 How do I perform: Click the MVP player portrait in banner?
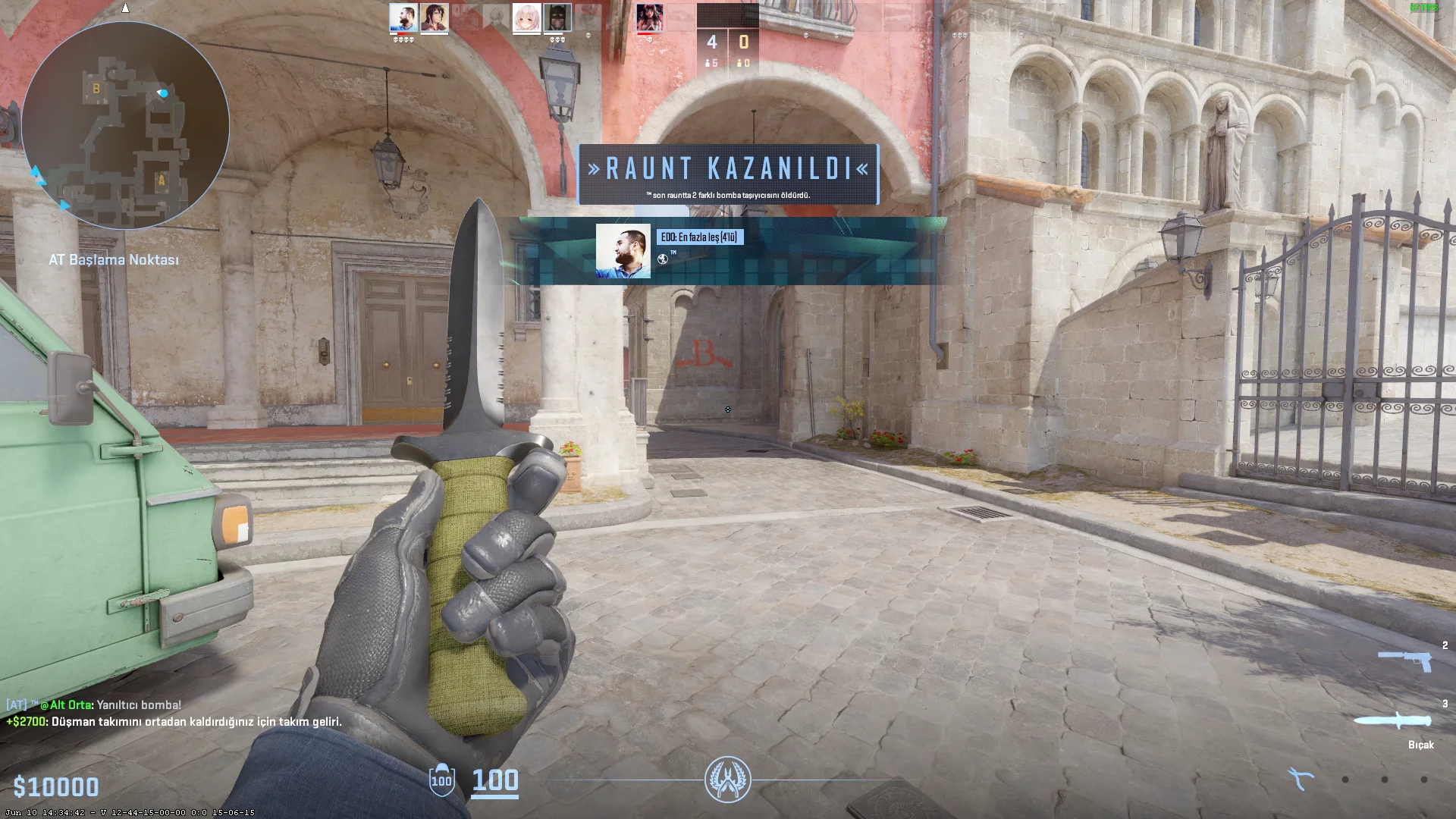click(623, 251)
